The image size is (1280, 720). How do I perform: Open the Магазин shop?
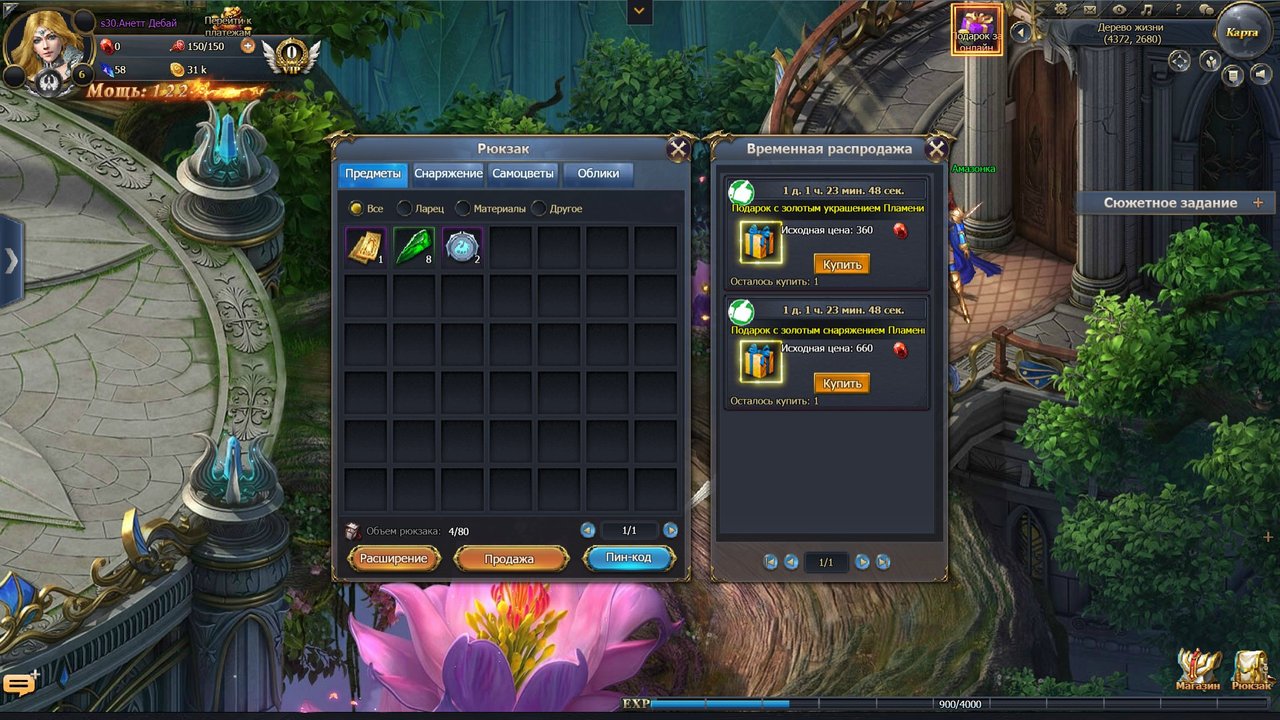click(1198, 670)
